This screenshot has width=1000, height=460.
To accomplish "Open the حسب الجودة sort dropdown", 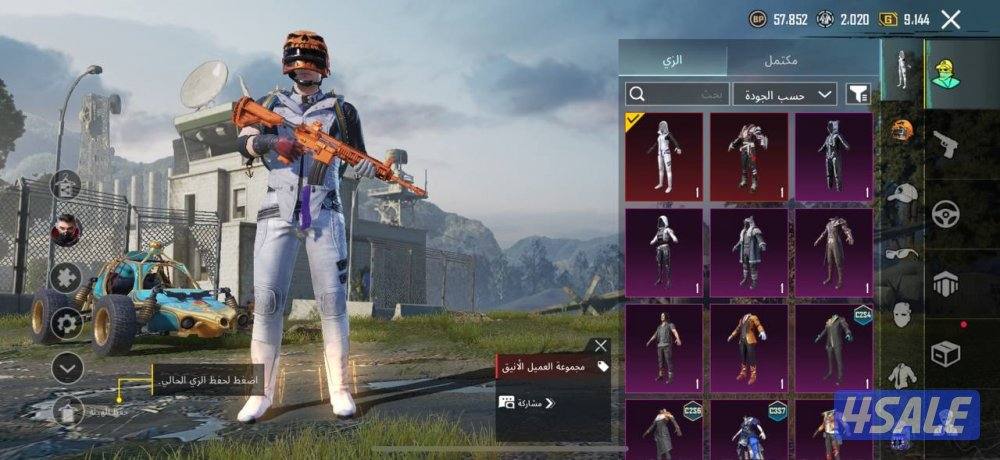I will pos(785,94).
